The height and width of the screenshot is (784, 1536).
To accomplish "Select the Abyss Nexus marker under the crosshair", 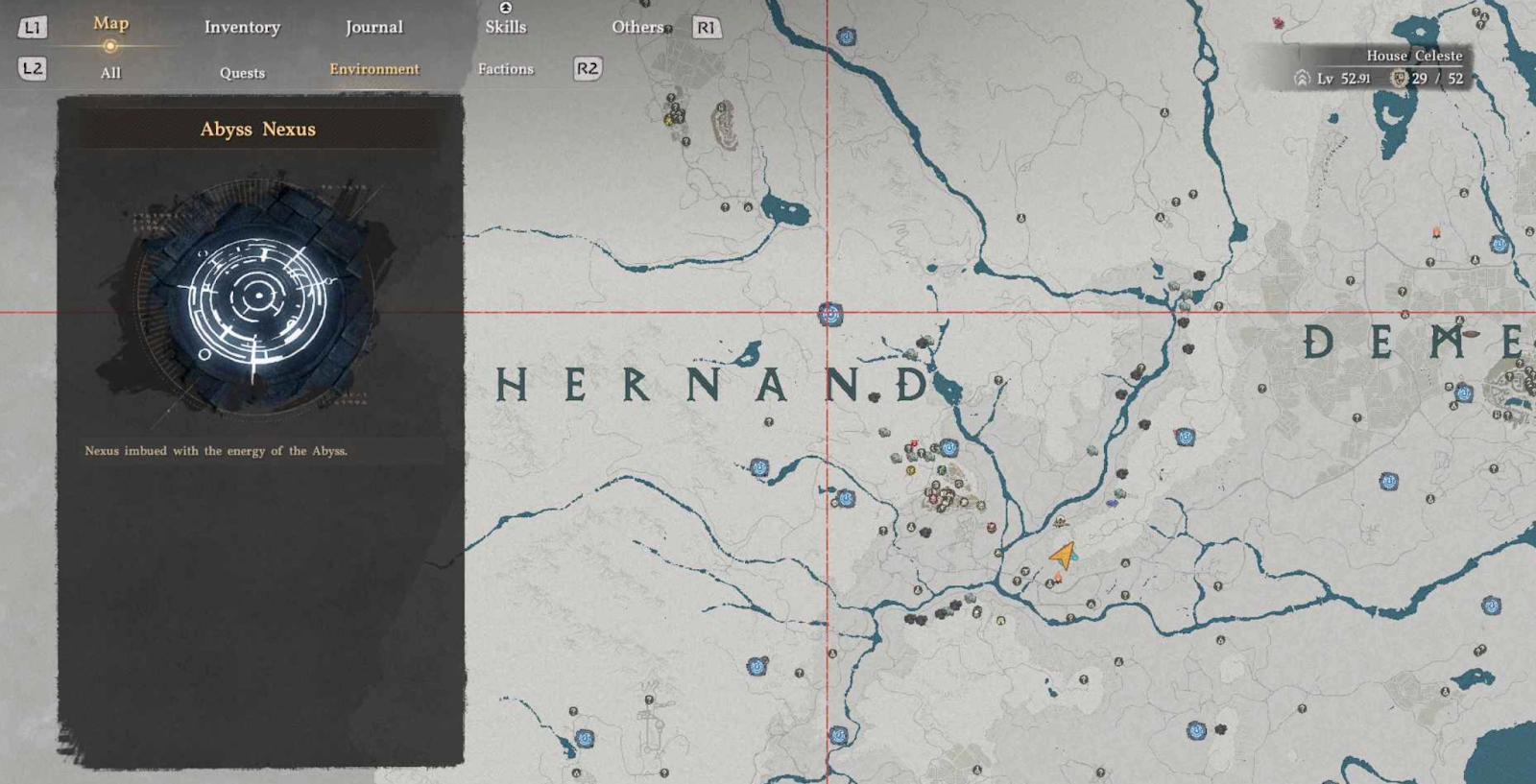I will (x=830, y=314).
